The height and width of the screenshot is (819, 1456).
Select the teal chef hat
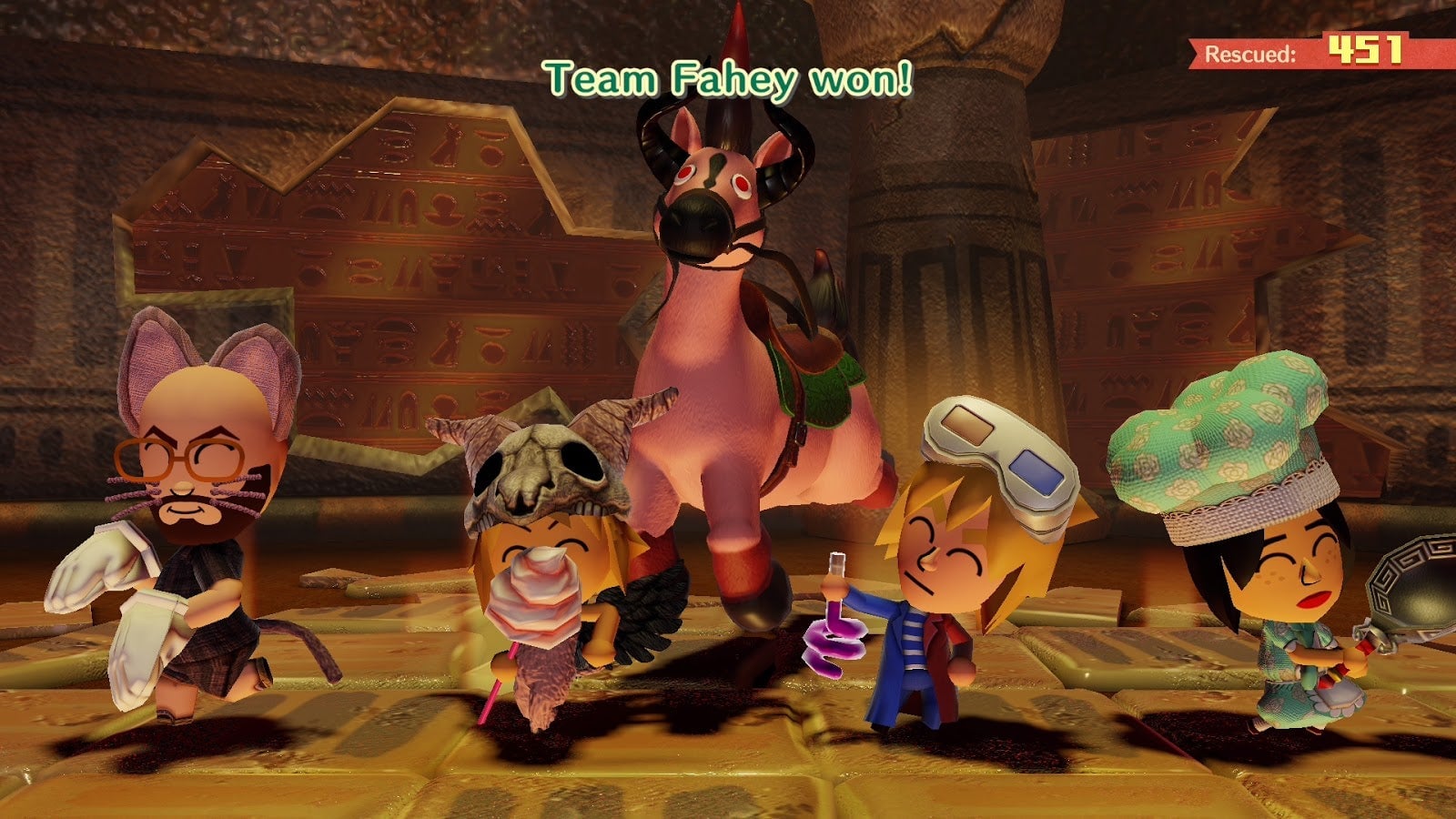pos(1210,437)
